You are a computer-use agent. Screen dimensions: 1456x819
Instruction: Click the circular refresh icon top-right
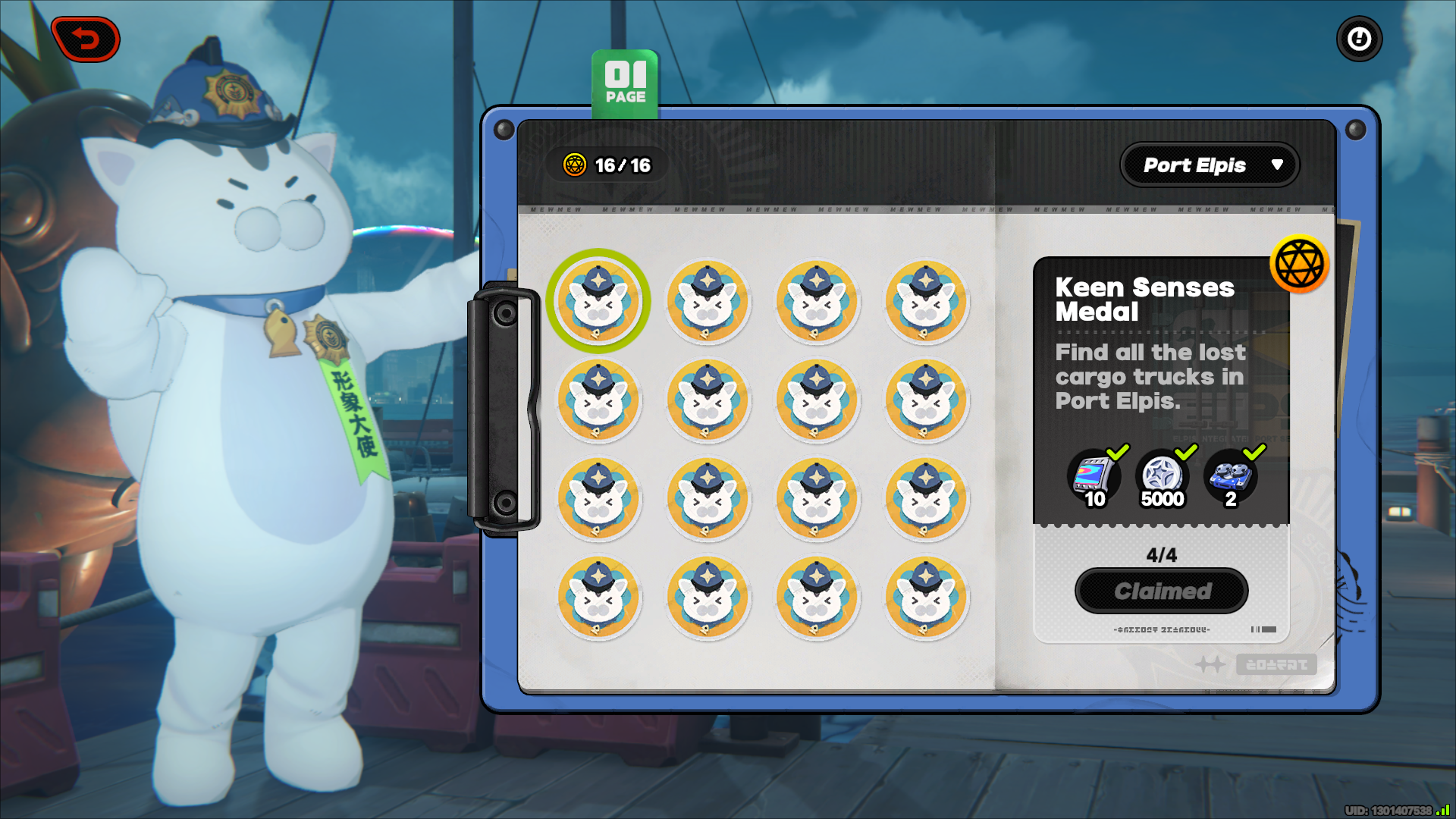click(x=1359, y=39)
